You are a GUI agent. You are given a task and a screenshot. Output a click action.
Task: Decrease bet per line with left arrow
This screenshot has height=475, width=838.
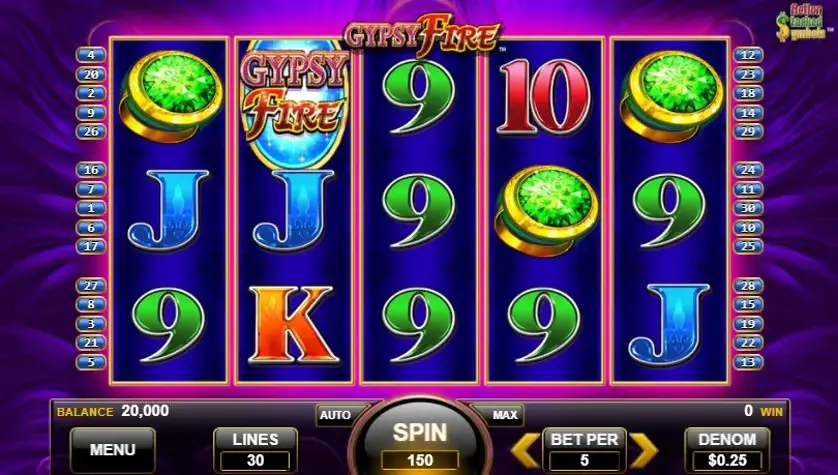point(523,449)
